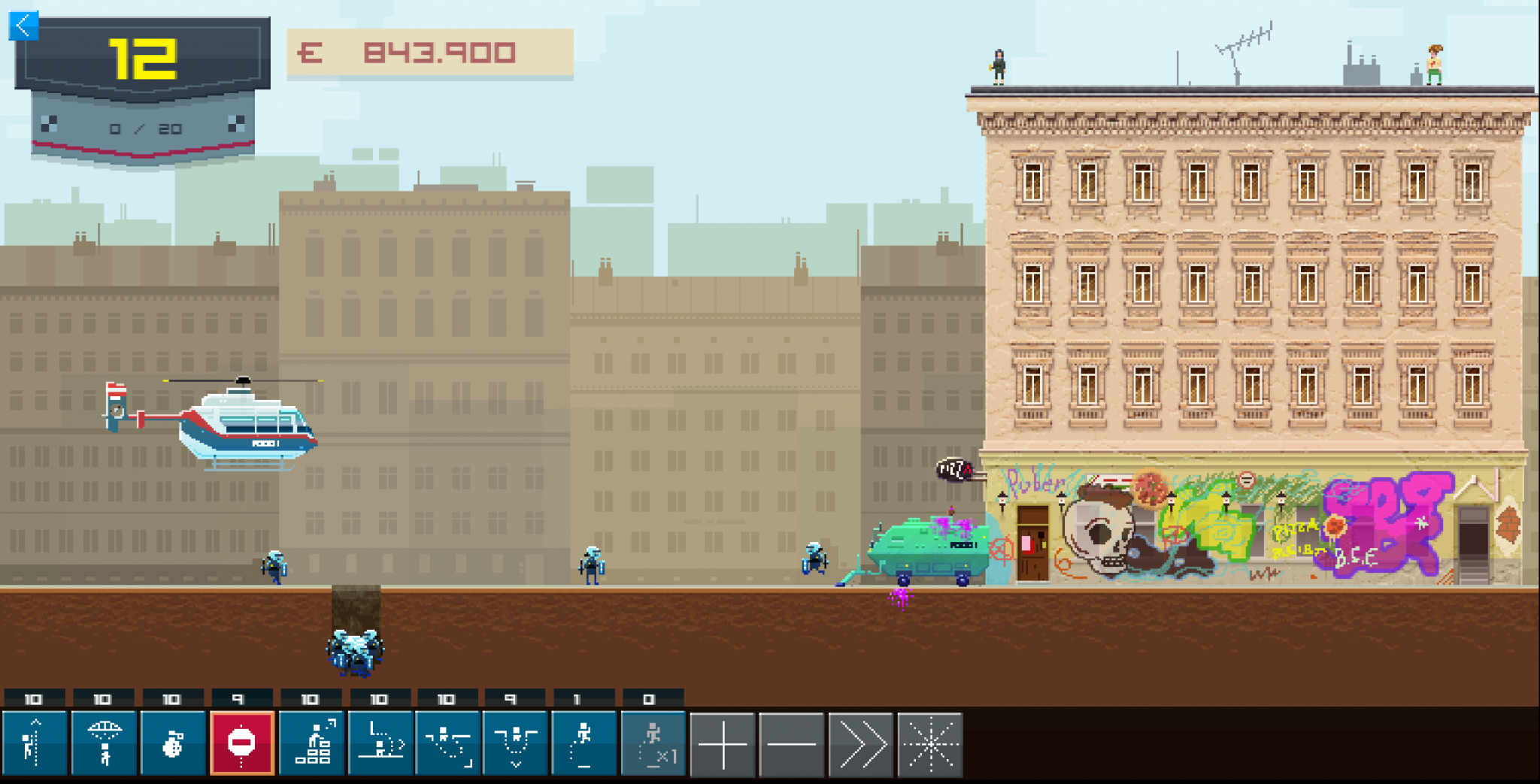The width and height of the screenshot is (1540, 784).
Task: Select the vertical dig-down skill
Action: click(516, 743)
